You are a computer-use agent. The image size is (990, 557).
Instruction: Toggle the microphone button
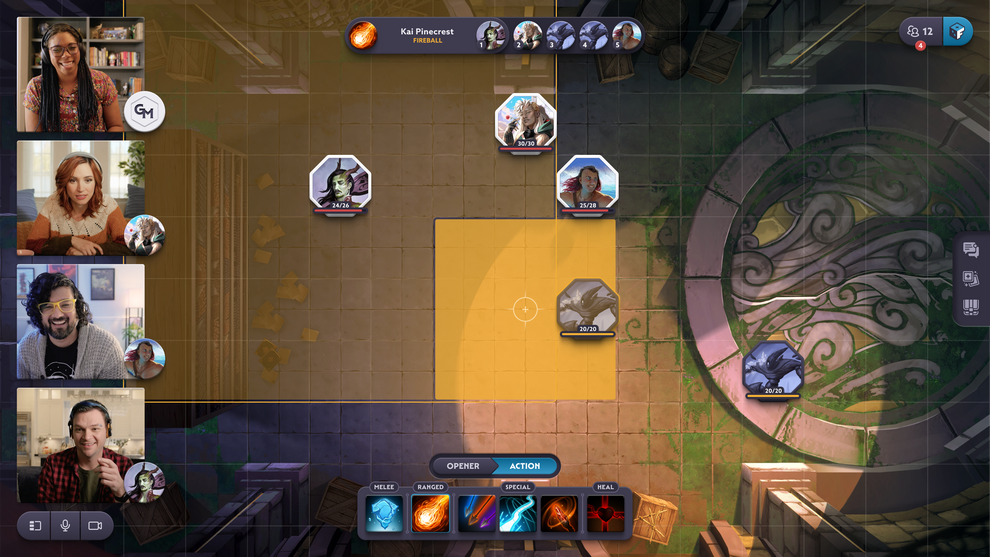pyautogui.click(x=65, y=525)
